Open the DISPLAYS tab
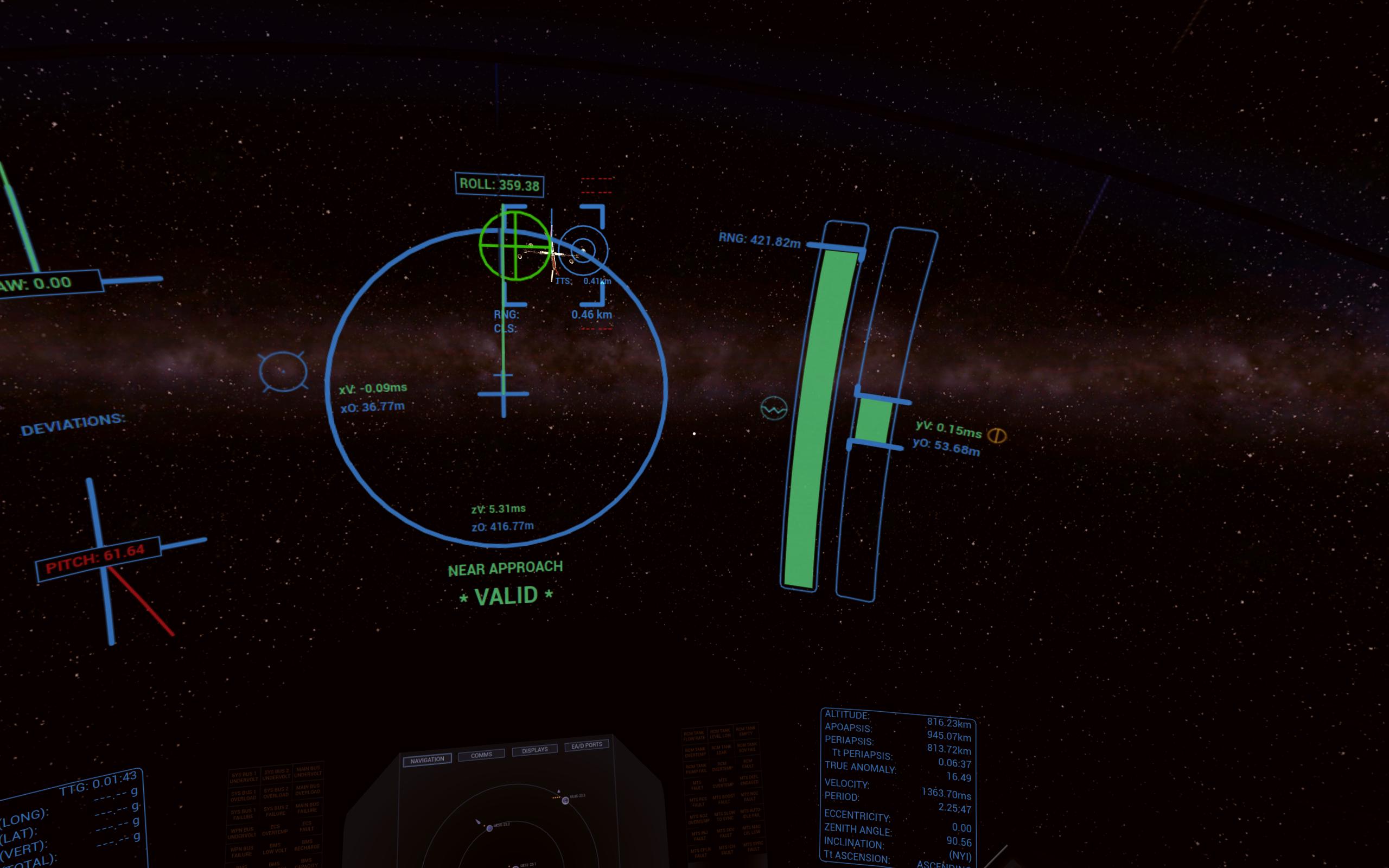The image size is (1389, 868). pyautogui.click(x=535, y=750)
